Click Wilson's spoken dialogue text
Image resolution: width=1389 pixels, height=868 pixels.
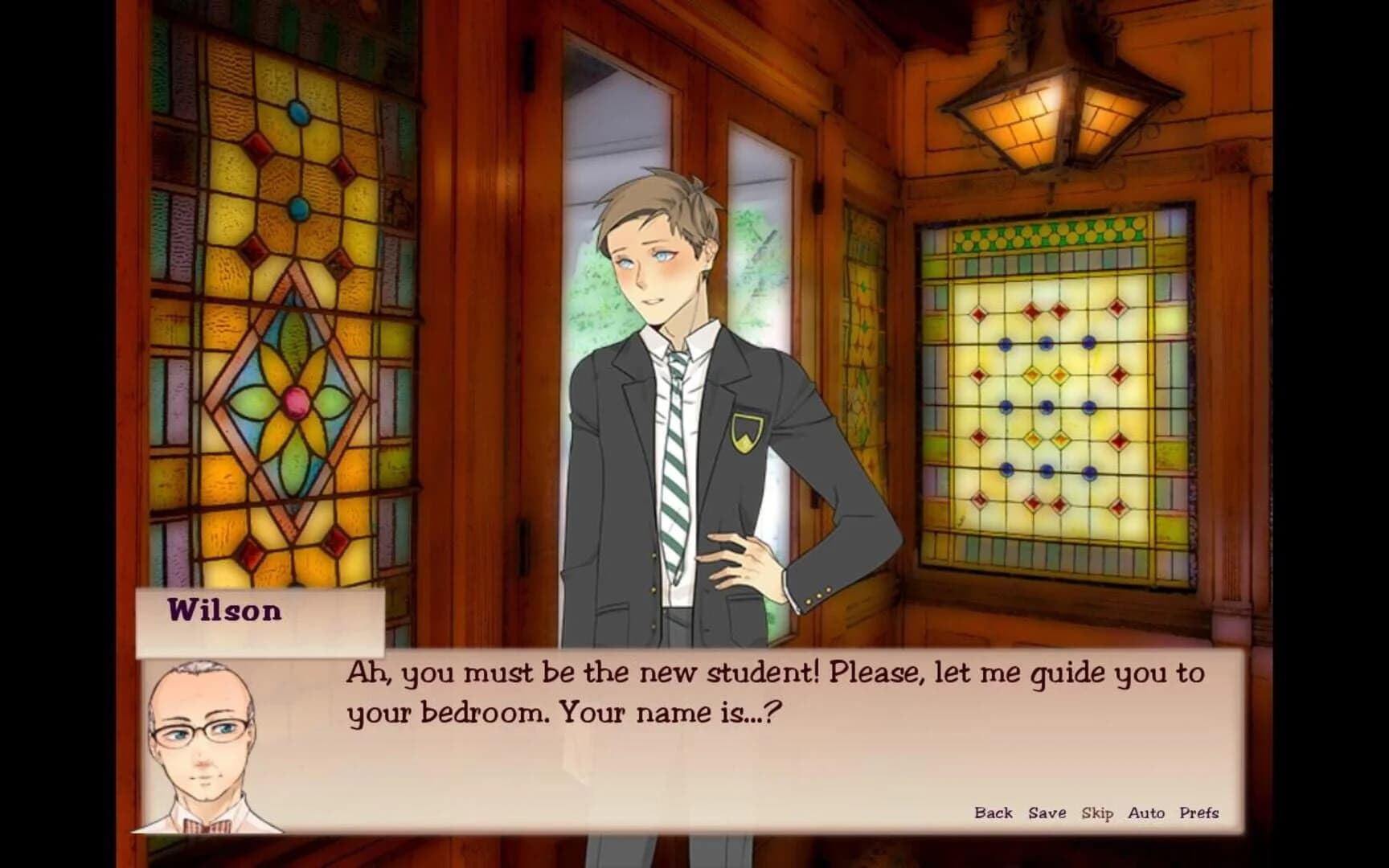[x=772, y=695]
